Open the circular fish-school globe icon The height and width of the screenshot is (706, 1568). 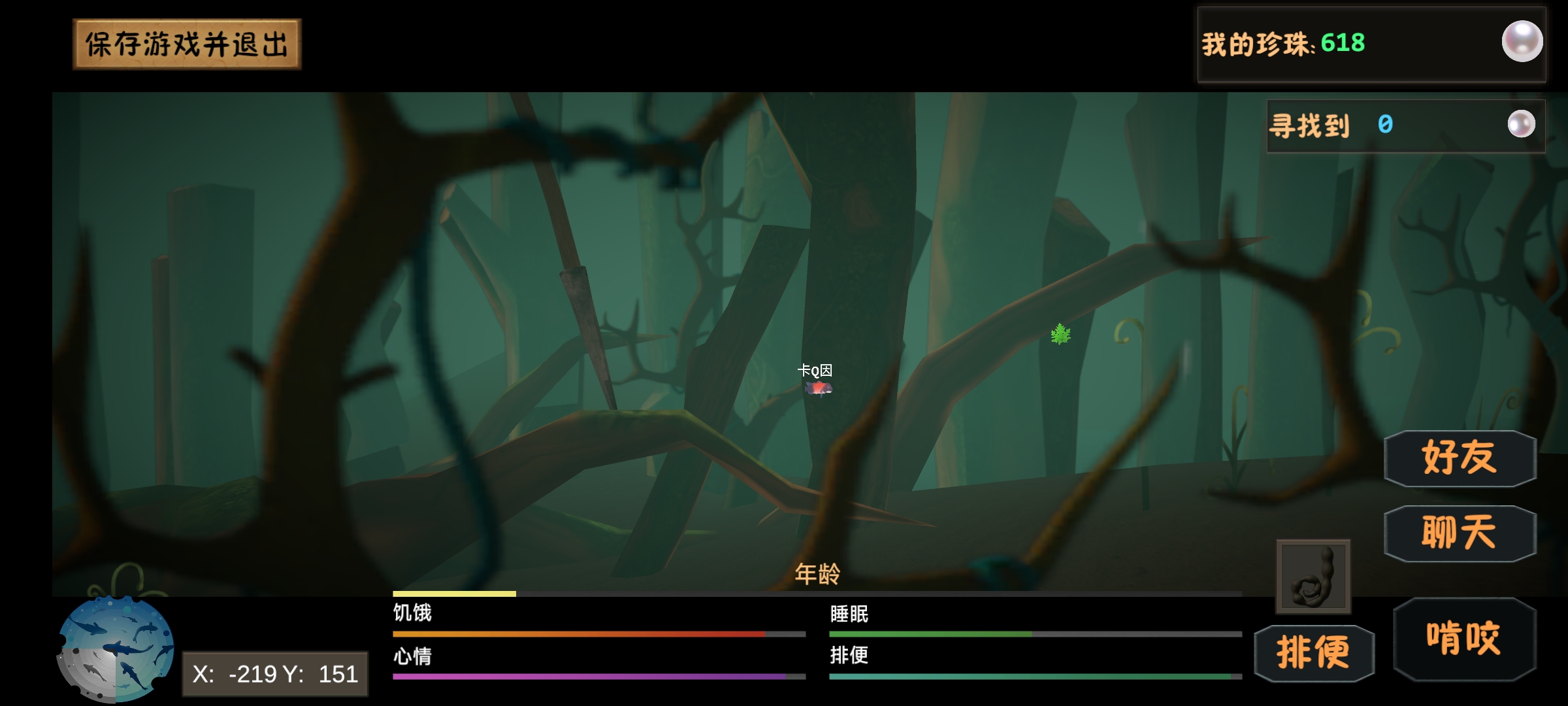[x=116, y=649]
